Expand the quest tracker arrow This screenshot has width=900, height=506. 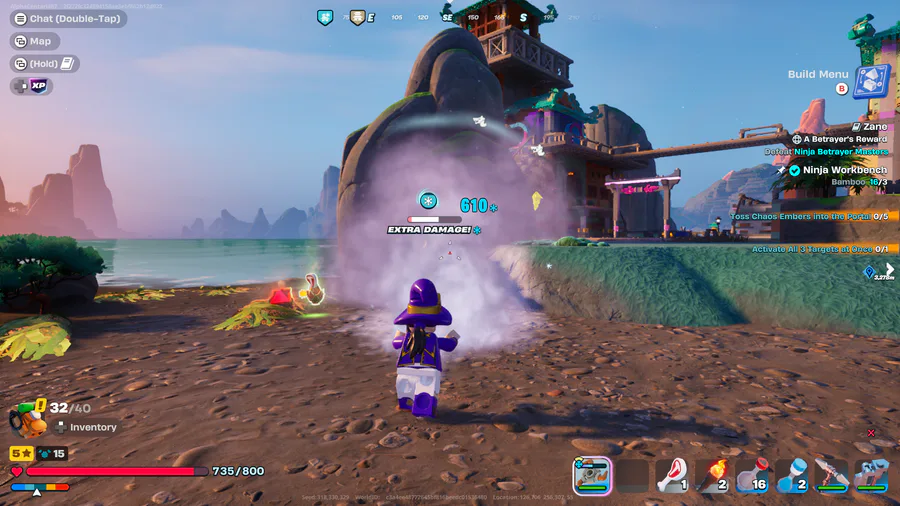(889, 269)
